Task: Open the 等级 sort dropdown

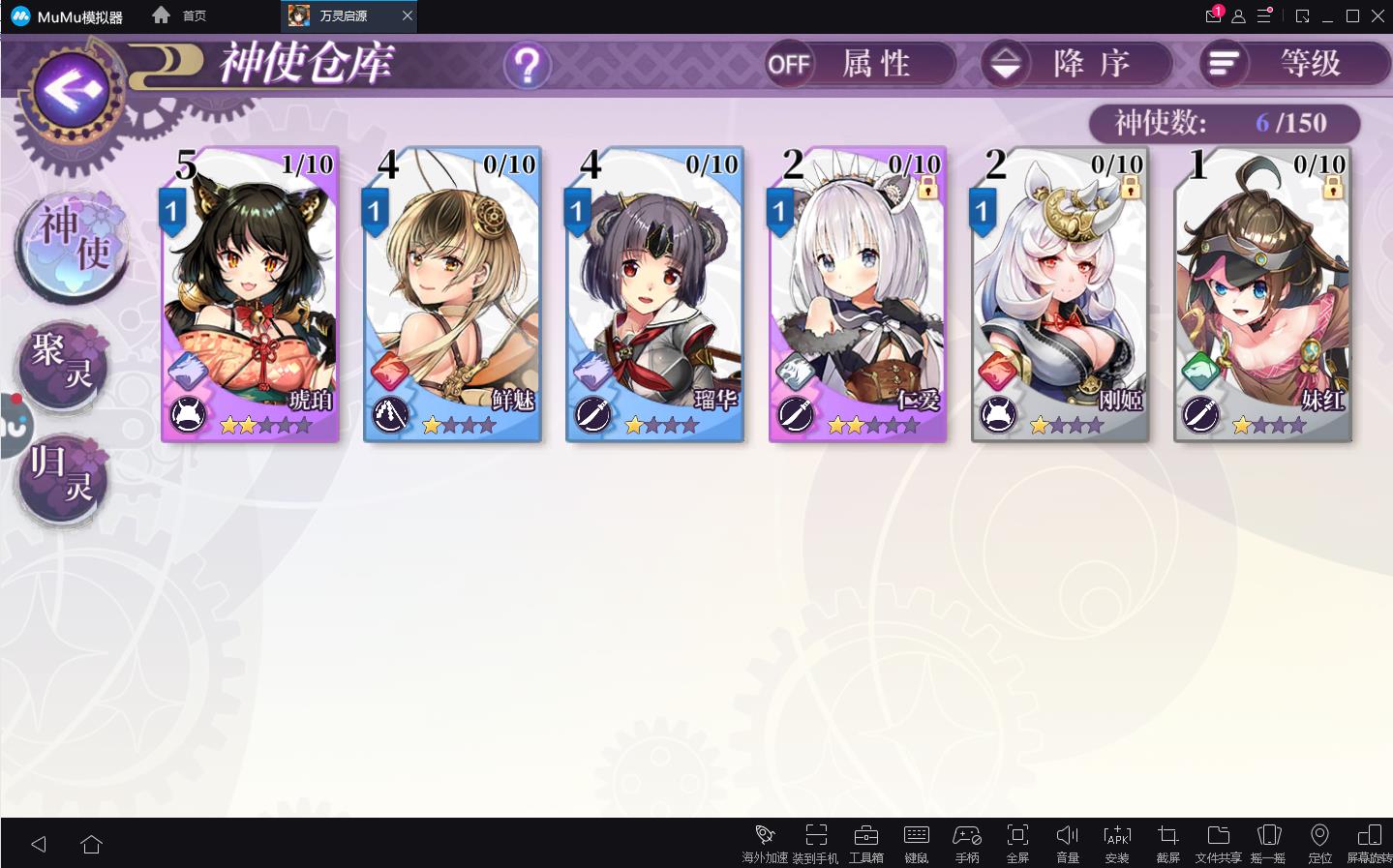Action: 1294,64
